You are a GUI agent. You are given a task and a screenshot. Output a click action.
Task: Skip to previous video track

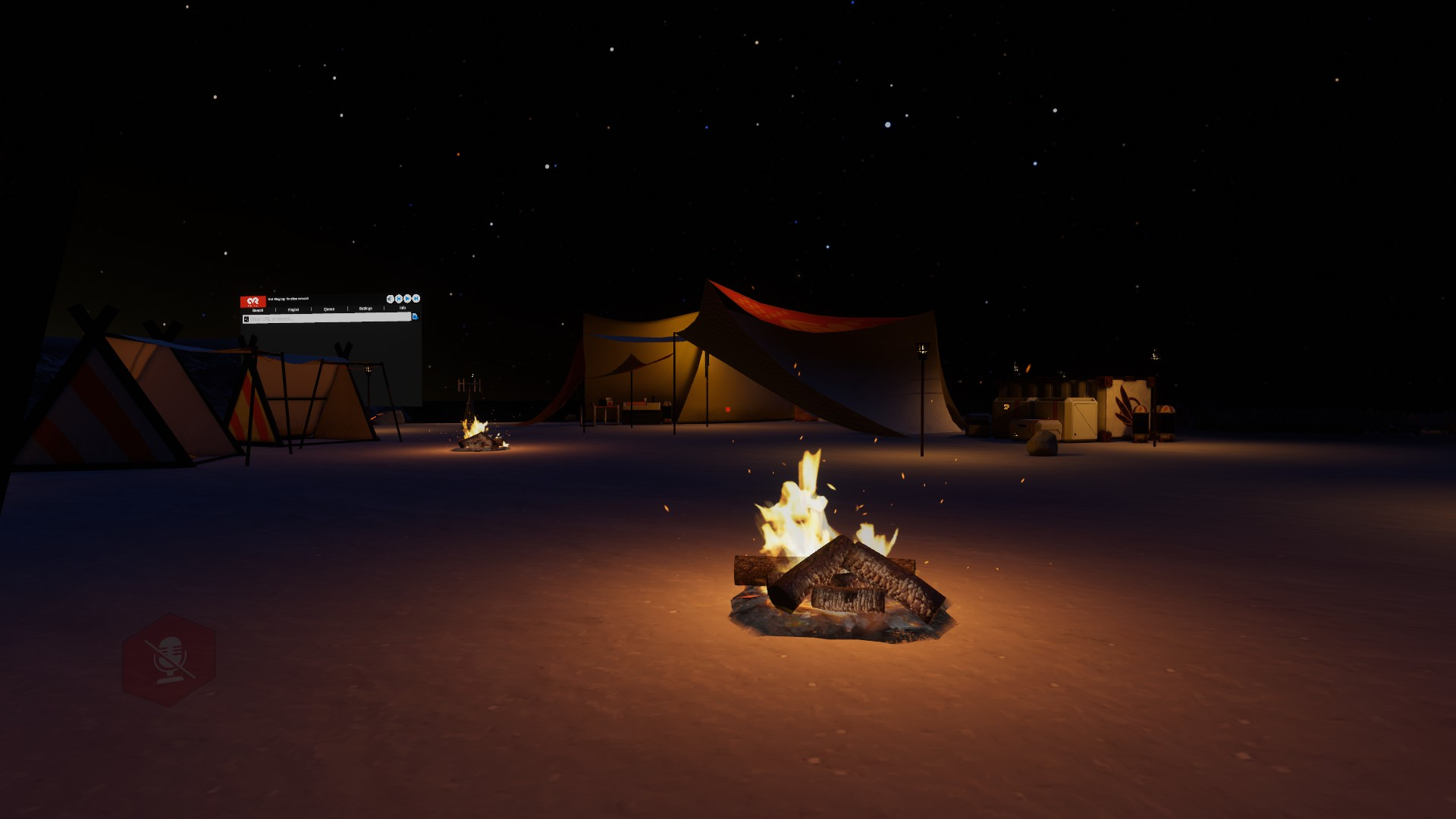click(x=399, y=299)
